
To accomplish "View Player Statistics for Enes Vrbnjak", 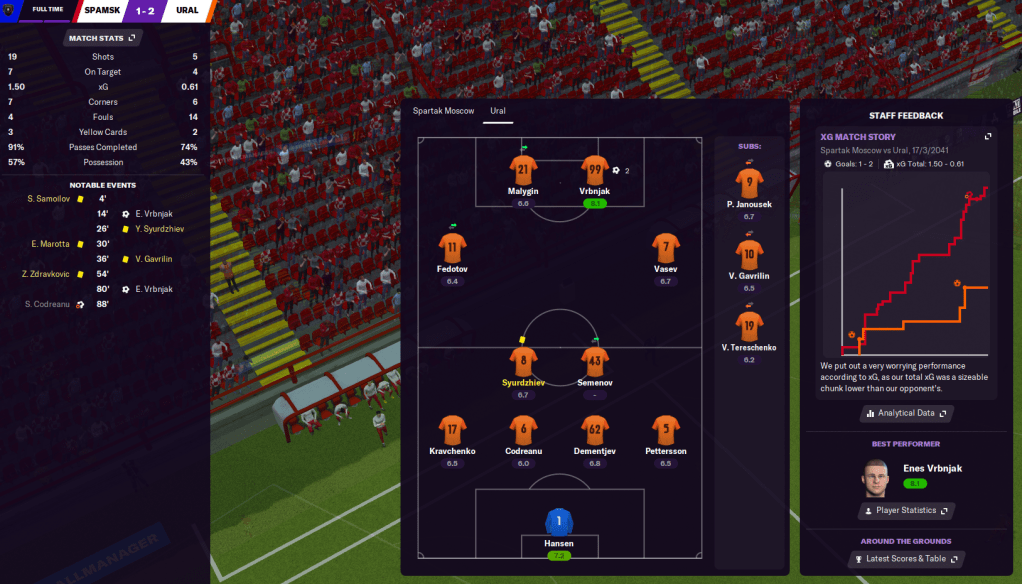I will pos(906,511).
